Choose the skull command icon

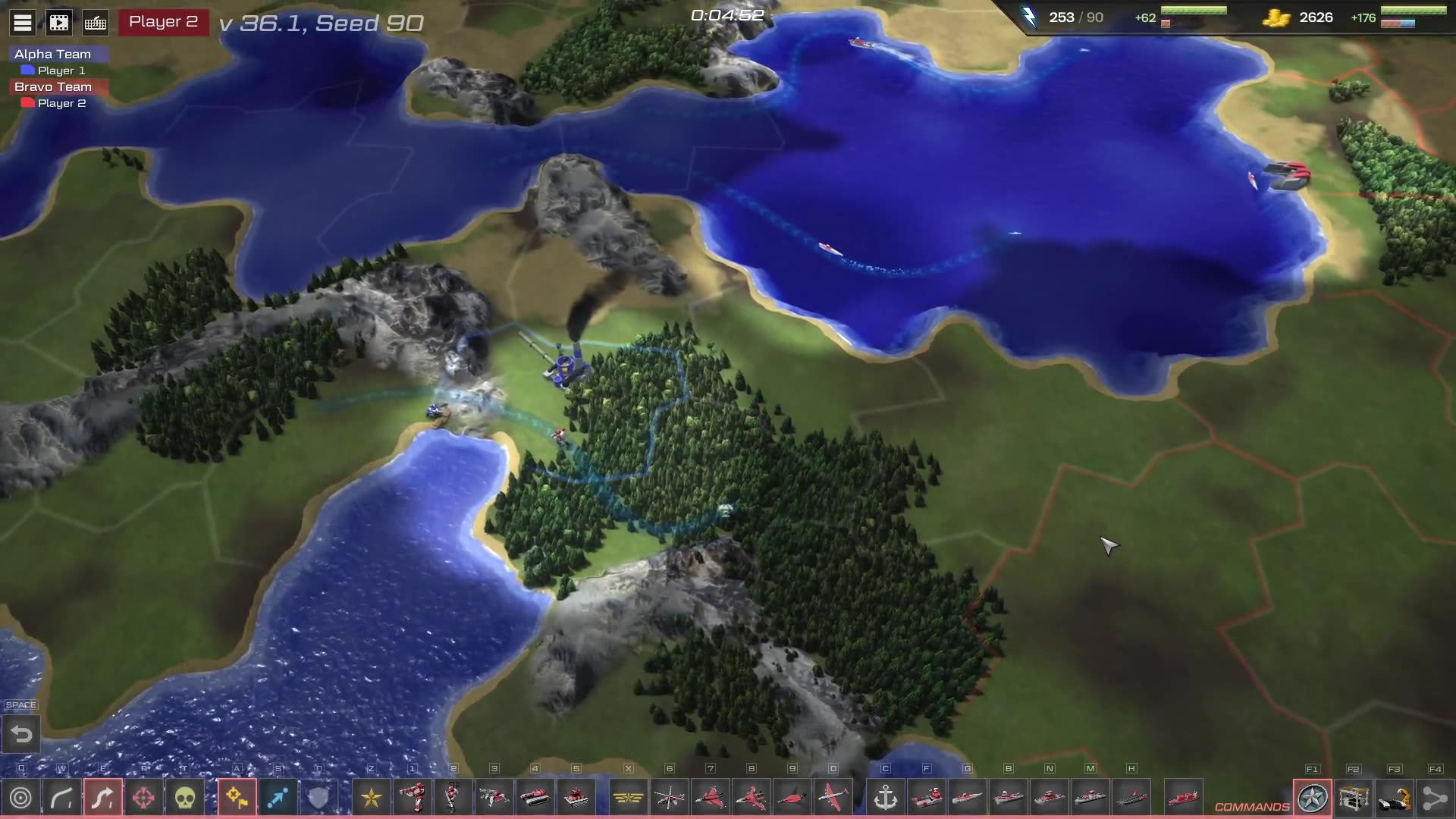[185, 798]
